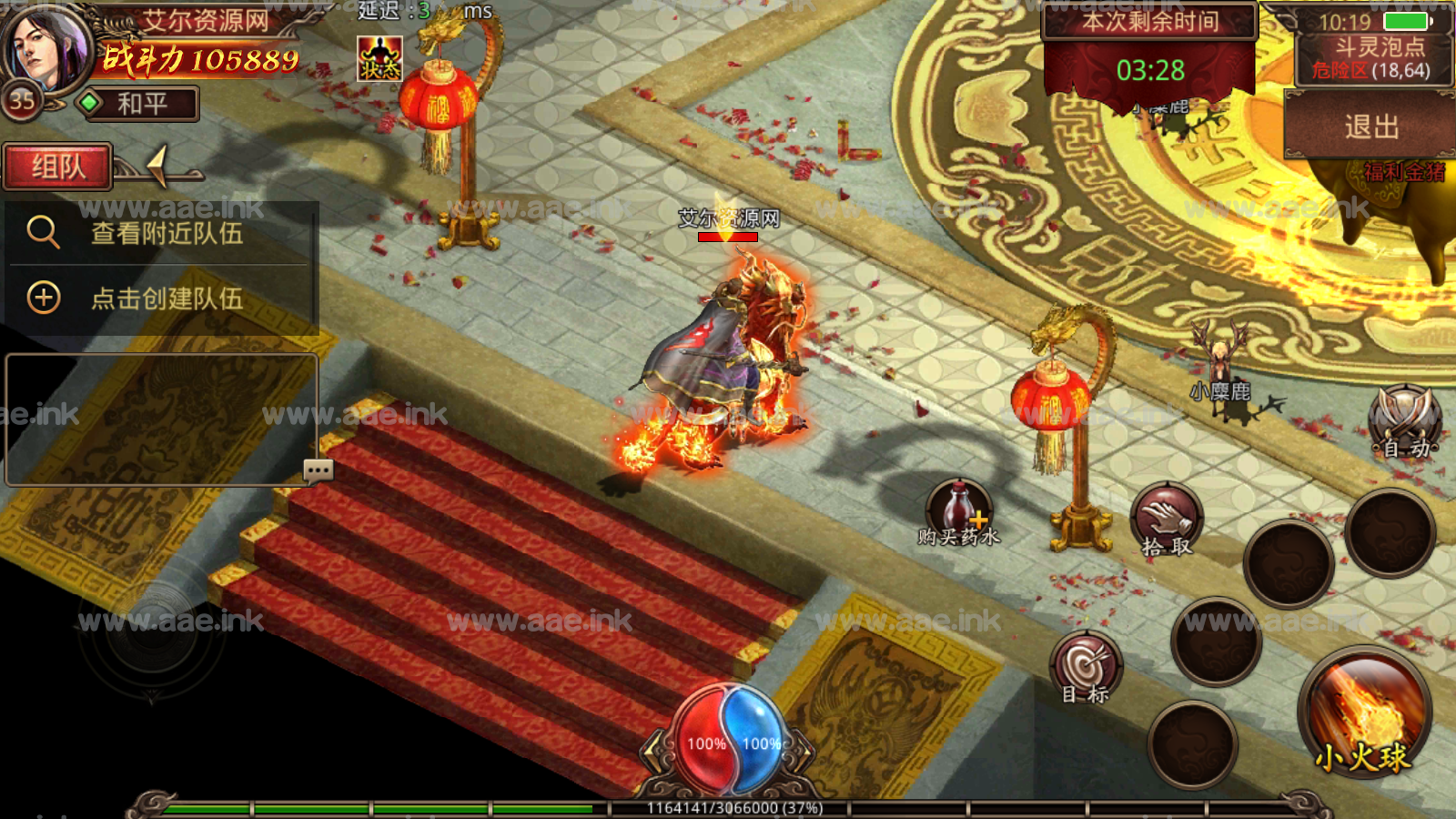Open the 状态 status icon

pyautogui.click(x=379, y=59)
